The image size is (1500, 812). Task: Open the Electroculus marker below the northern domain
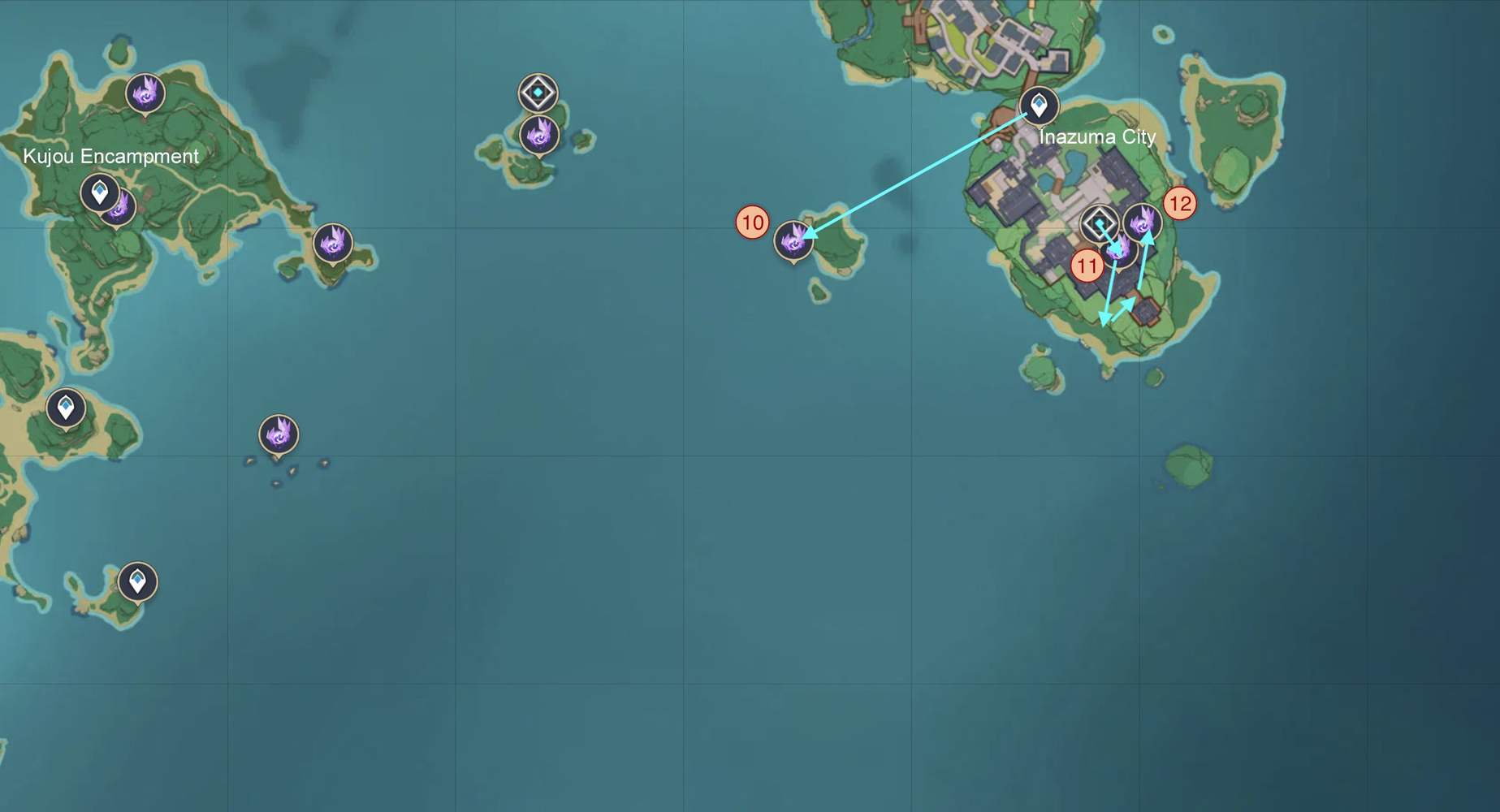(537, 136)
